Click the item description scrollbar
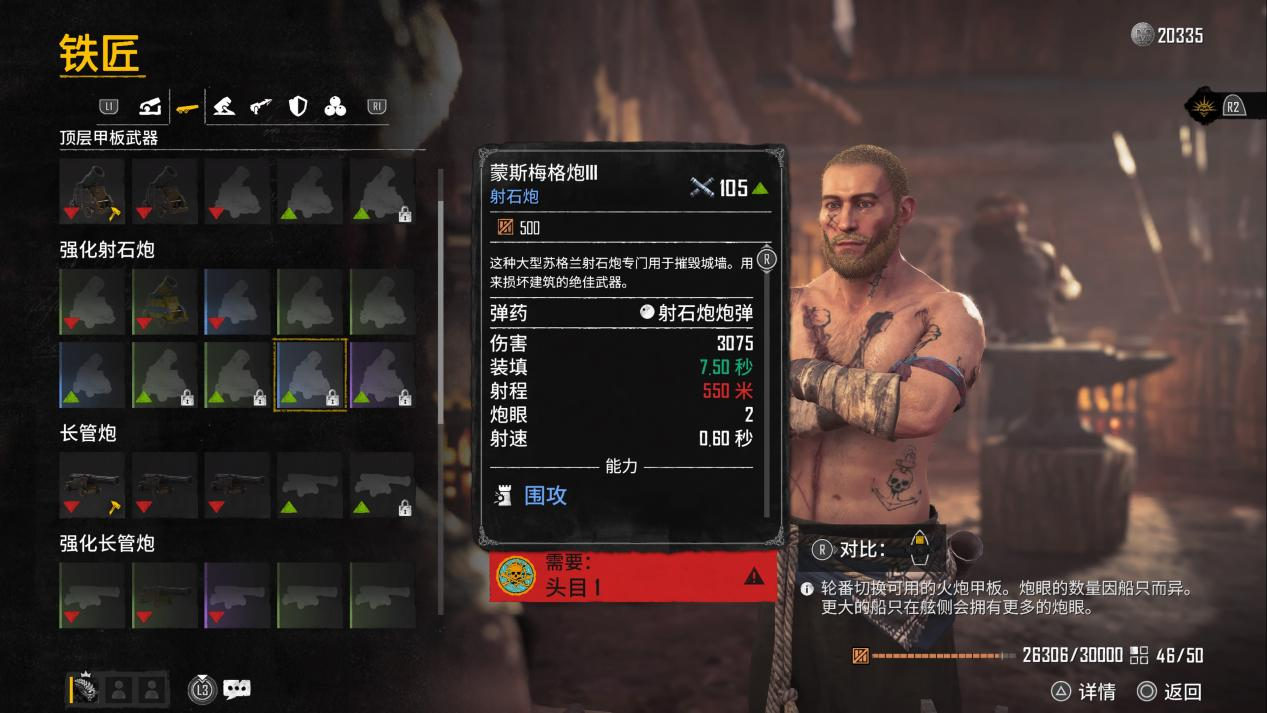Viewport: 1267px width, 713px height. tap(767, 380)
